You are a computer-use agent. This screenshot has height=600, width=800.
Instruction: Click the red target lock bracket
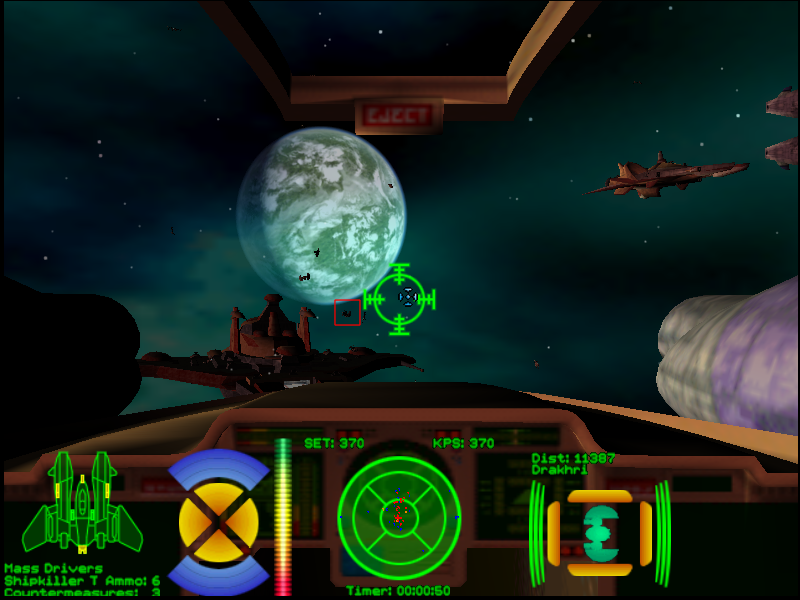347,312
